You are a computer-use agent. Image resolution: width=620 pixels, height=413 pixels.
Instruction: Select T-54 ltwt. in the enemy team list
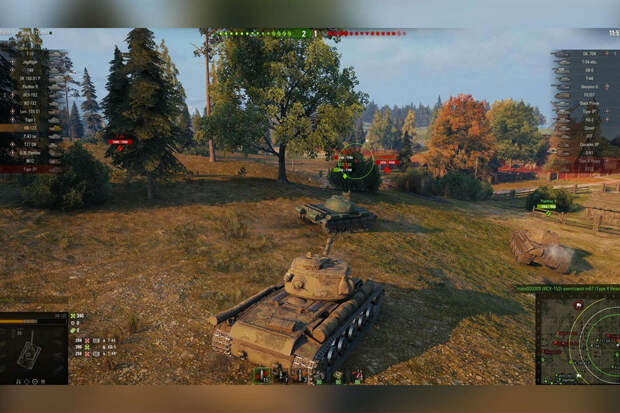[x=588, y=61]
